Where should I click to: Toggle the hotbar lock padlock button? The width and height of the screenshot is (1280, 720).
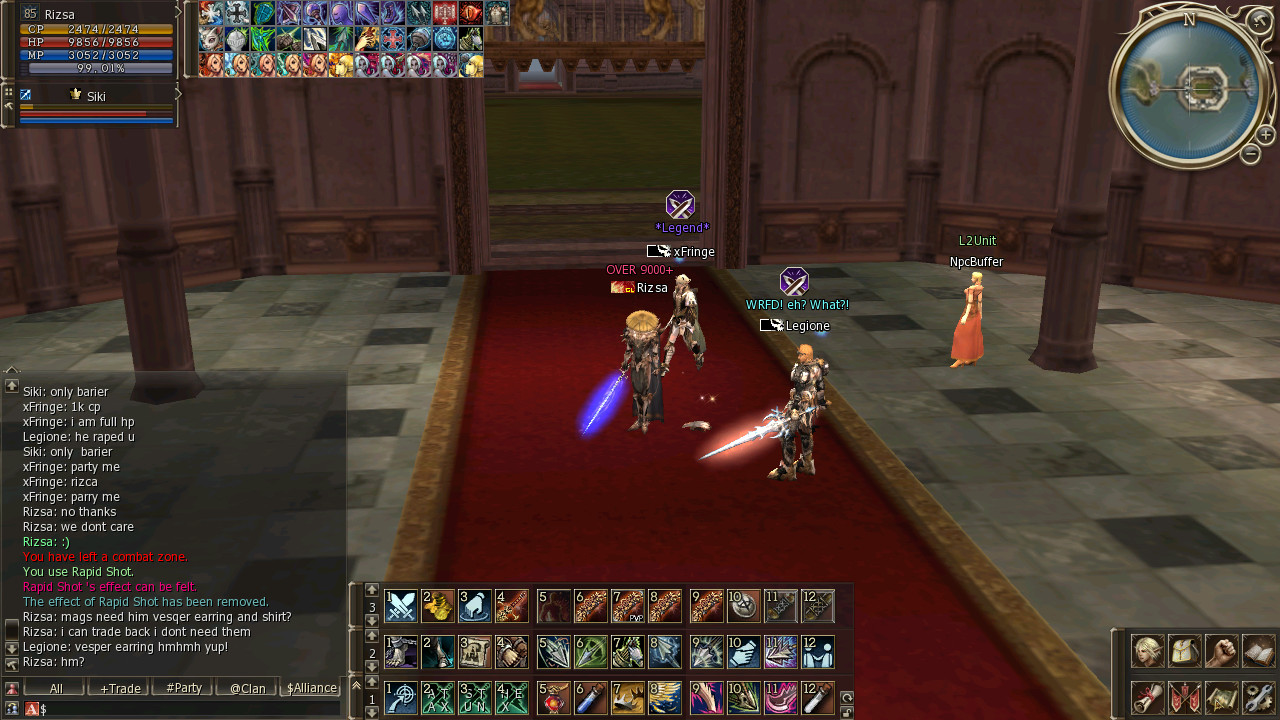(x=846, y=711)
